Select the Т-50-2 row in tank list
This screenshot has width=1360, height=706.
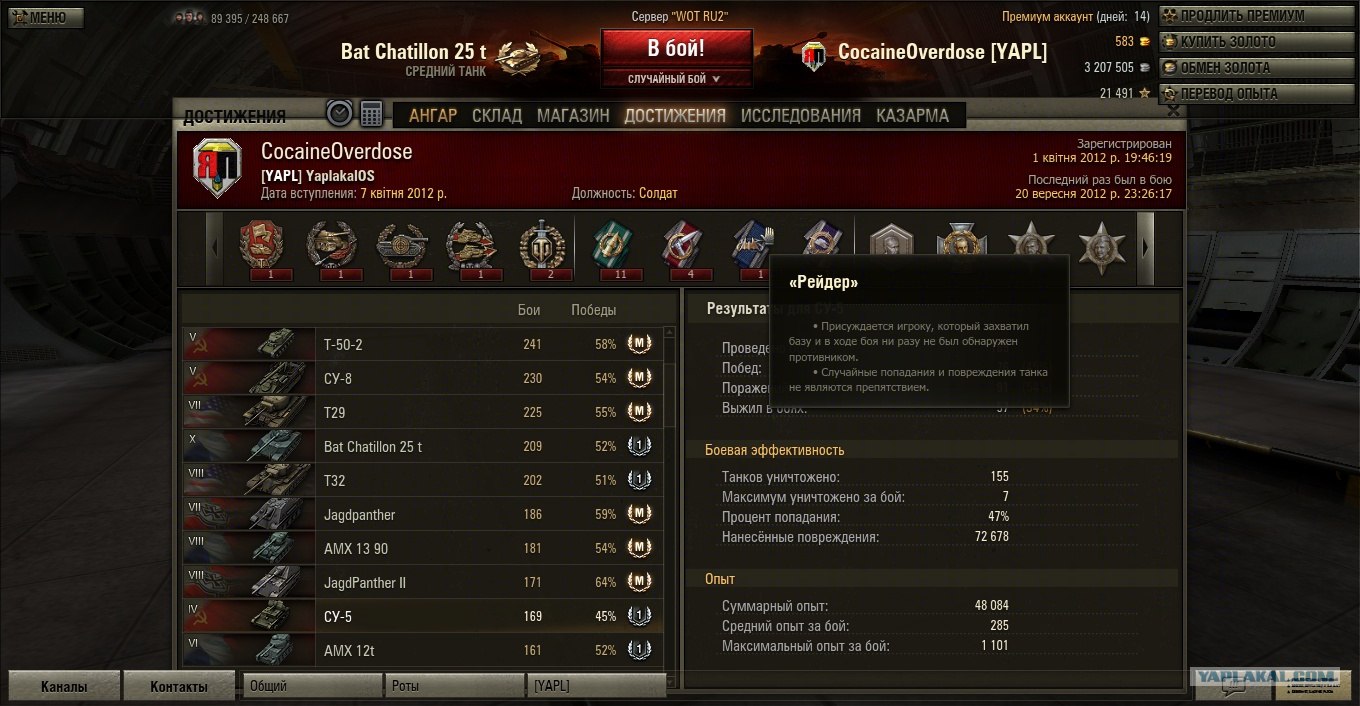420,344
